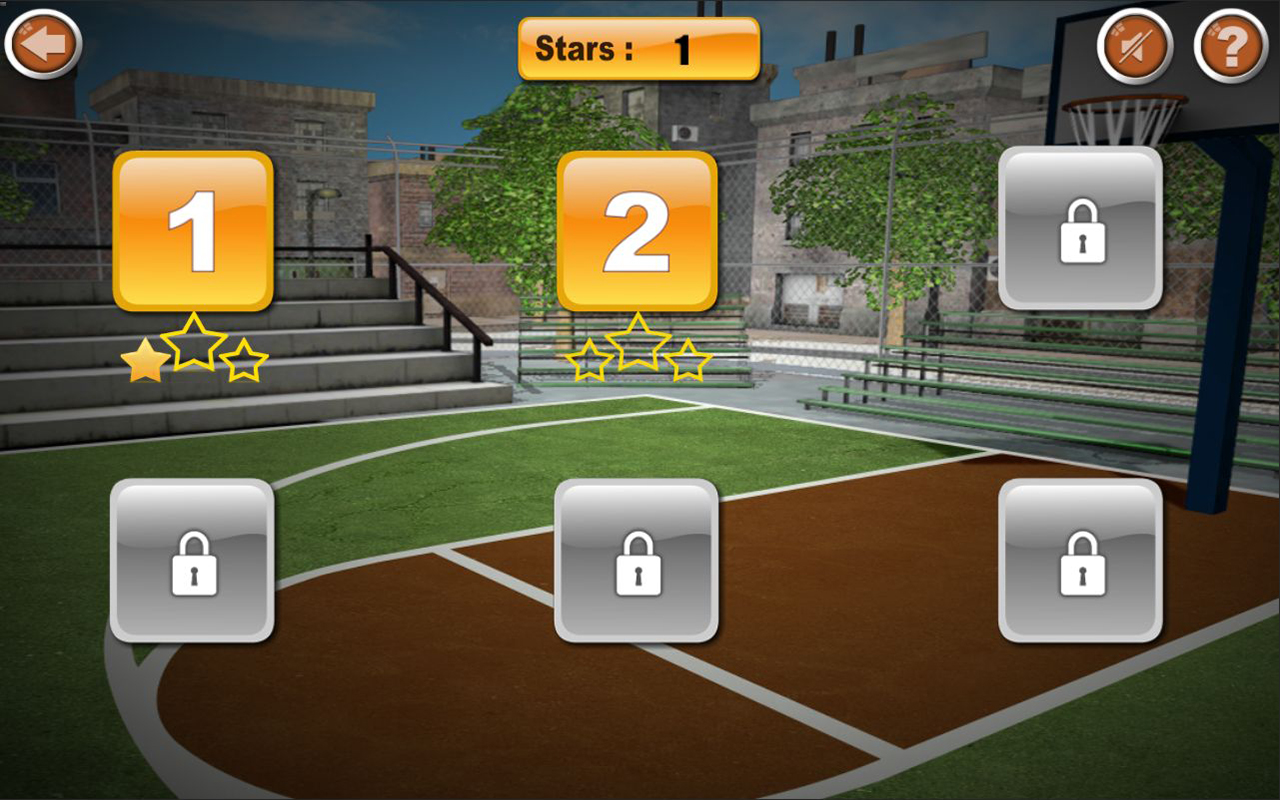Tap the Stars counter banner
Screen dimensions: 1280x800
638,46
